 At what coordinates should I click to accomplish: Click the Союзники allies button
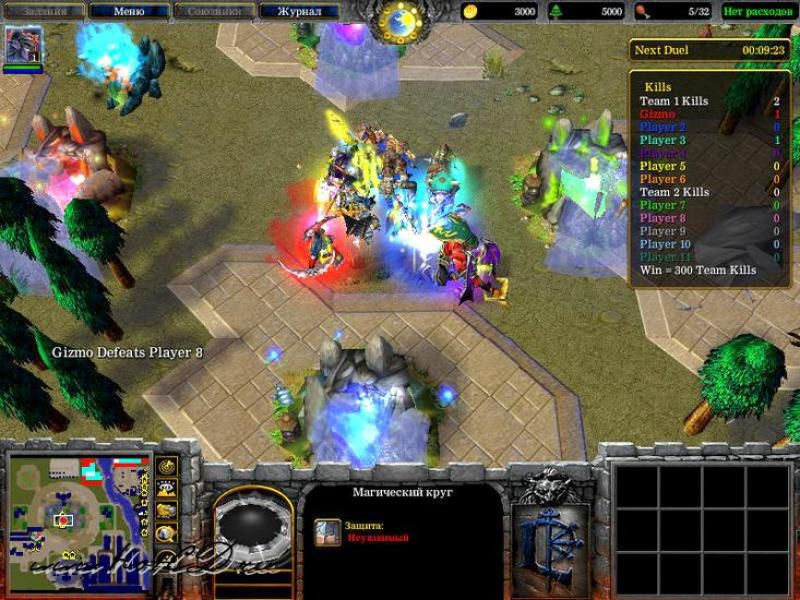point(214,11)
